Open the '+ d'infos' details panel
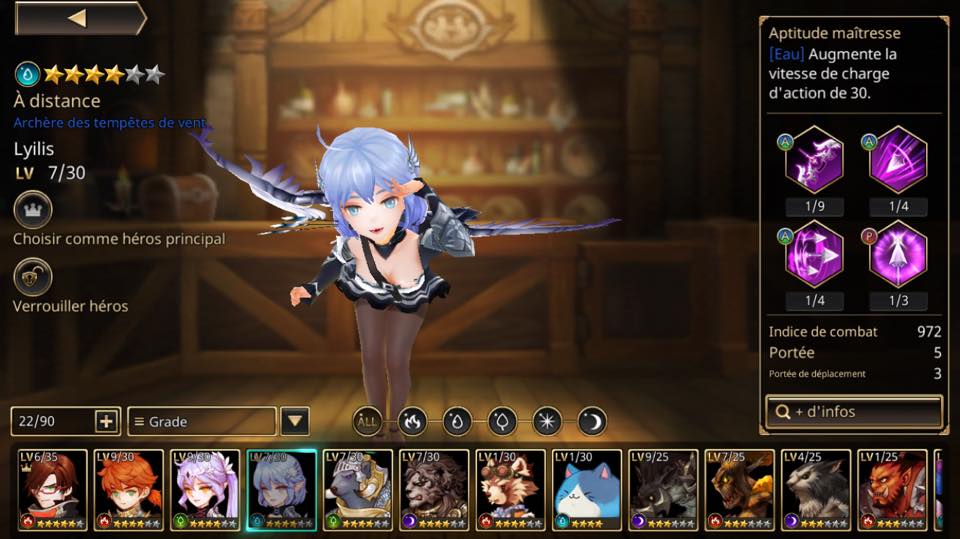Screen dimensions: 960x539 853,411
